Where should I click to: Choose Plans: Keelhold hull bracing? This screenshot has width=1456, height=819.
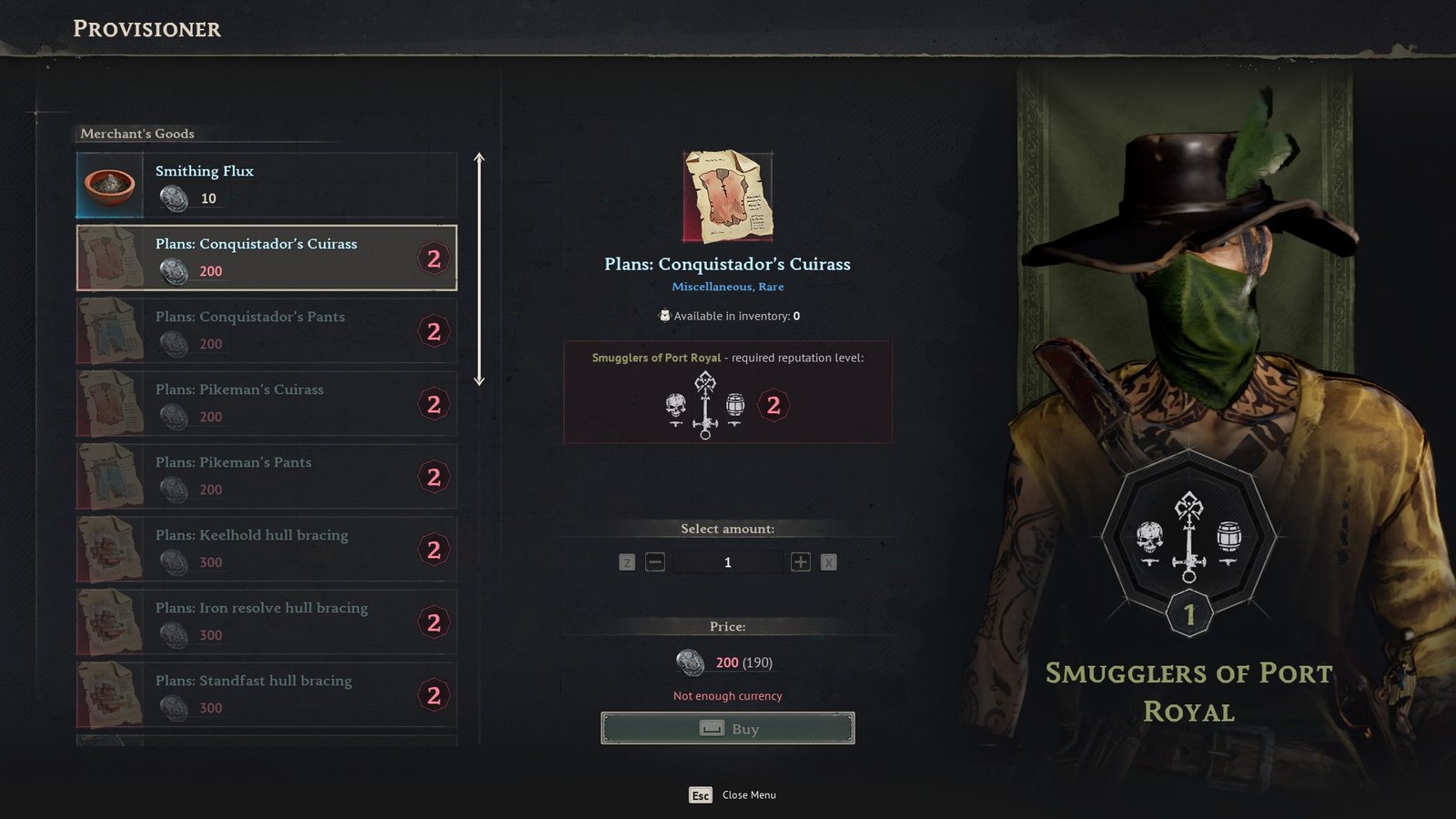(266, 549)
